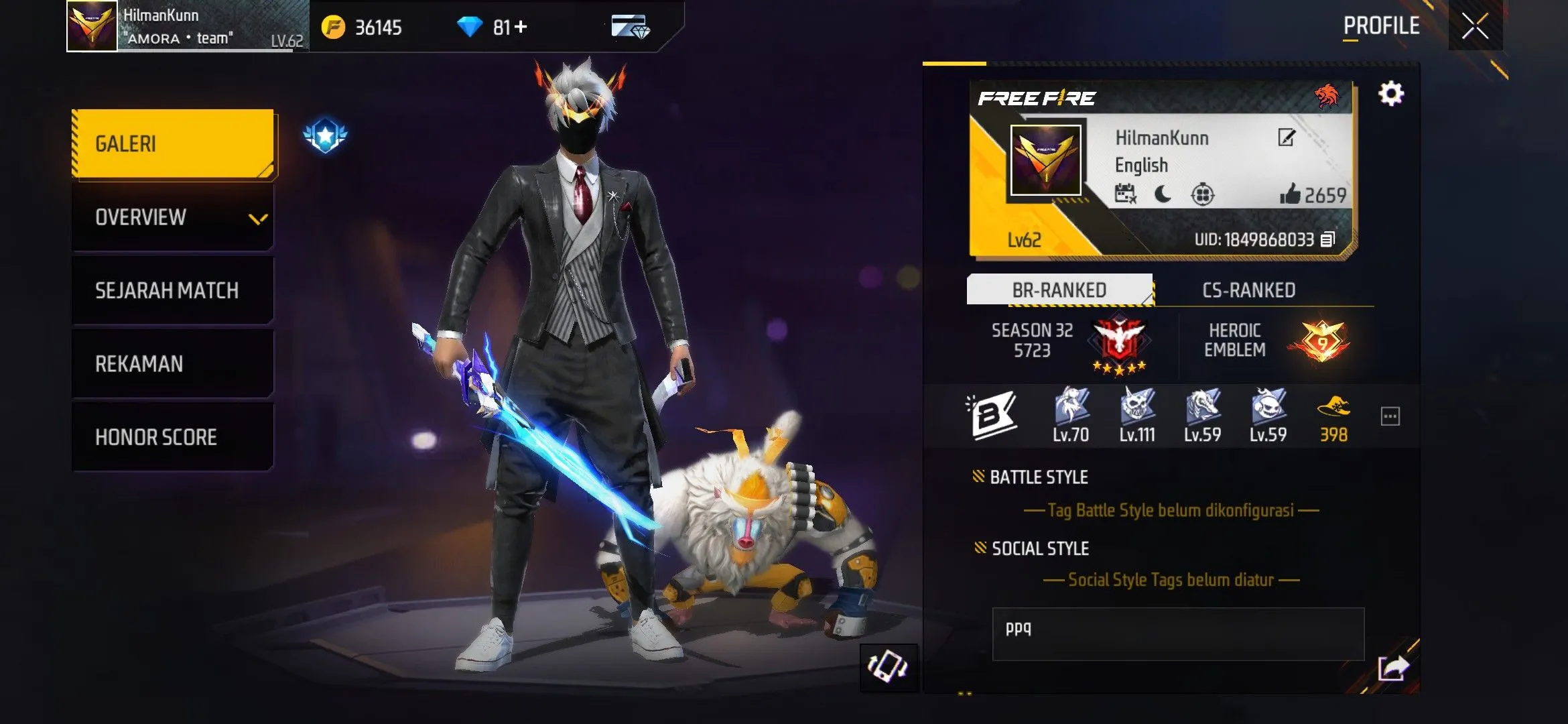Switch to the CS-Ranked tab
The image size is (1568, 724).
click(1248, 290)
